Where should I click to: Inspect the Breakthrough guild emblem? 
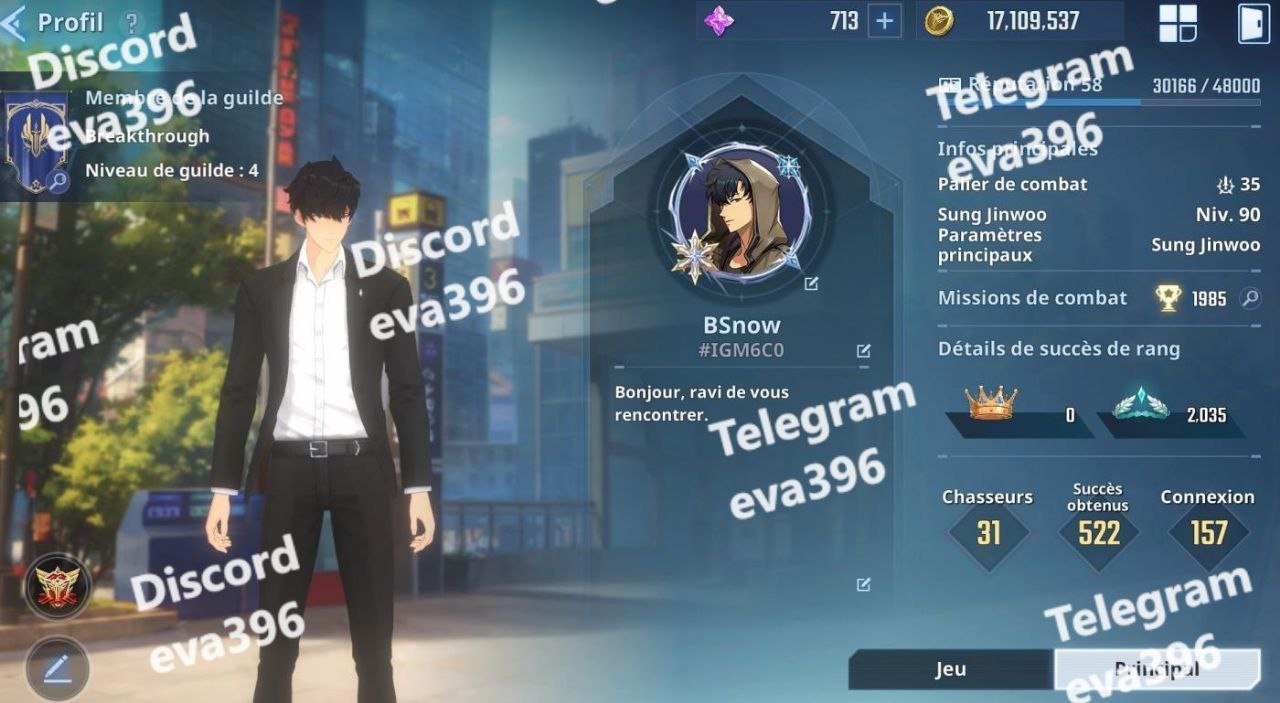[x=37, y=142]
